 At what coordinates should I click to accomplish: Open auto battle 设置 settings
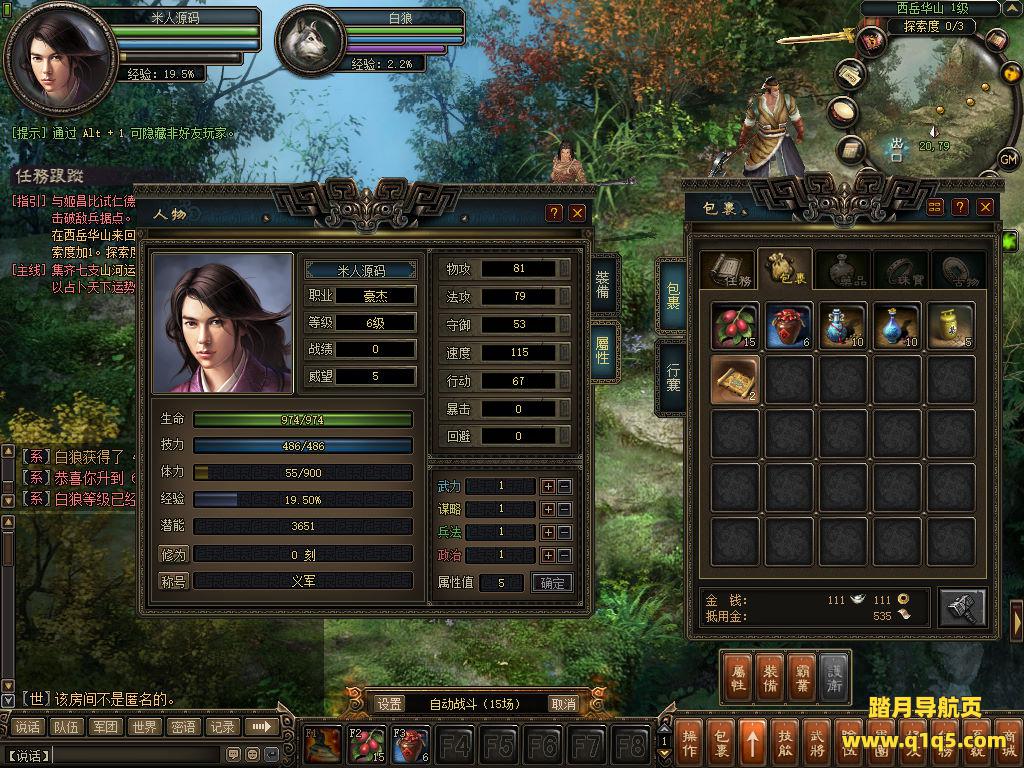click(390, 704)
